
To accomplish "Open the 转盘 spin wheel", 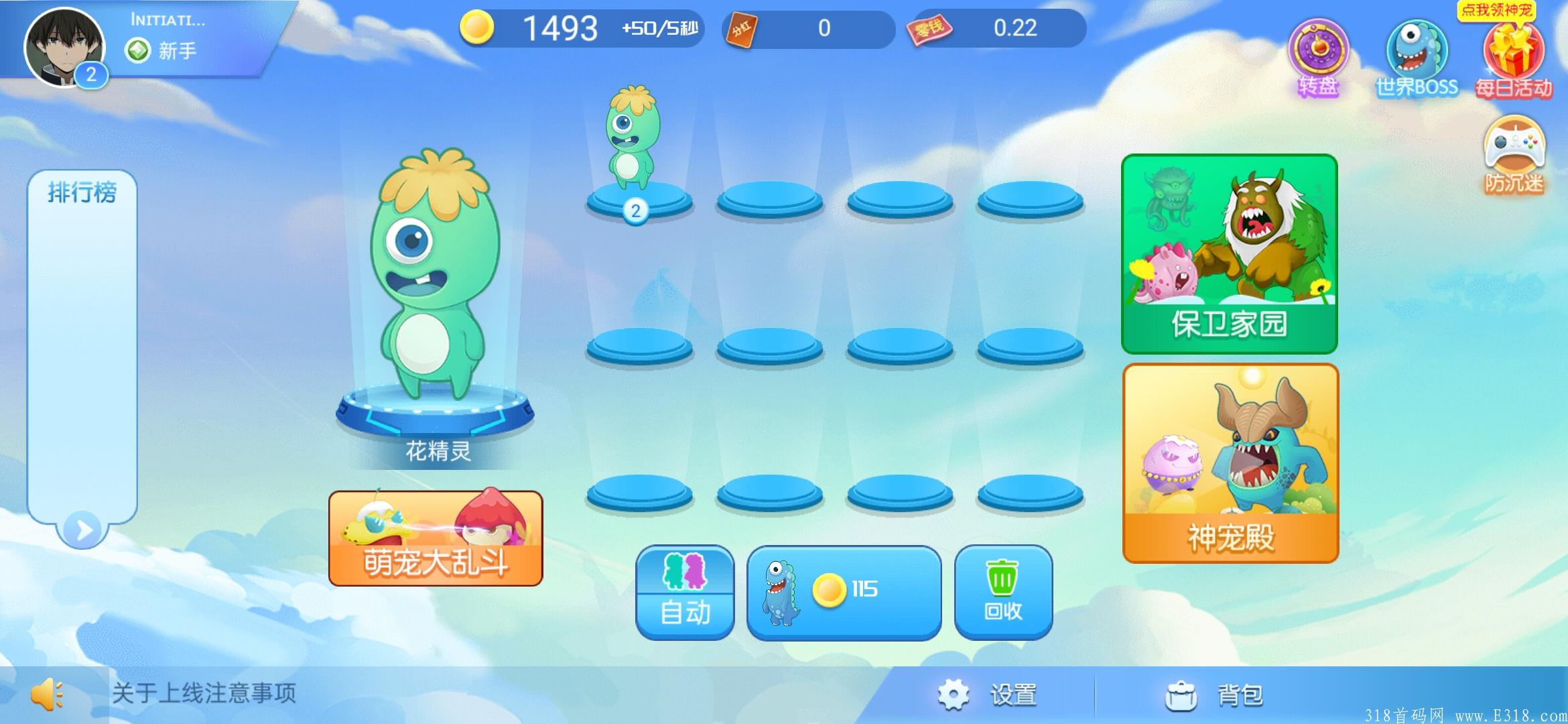I will tap(1318, 57).
